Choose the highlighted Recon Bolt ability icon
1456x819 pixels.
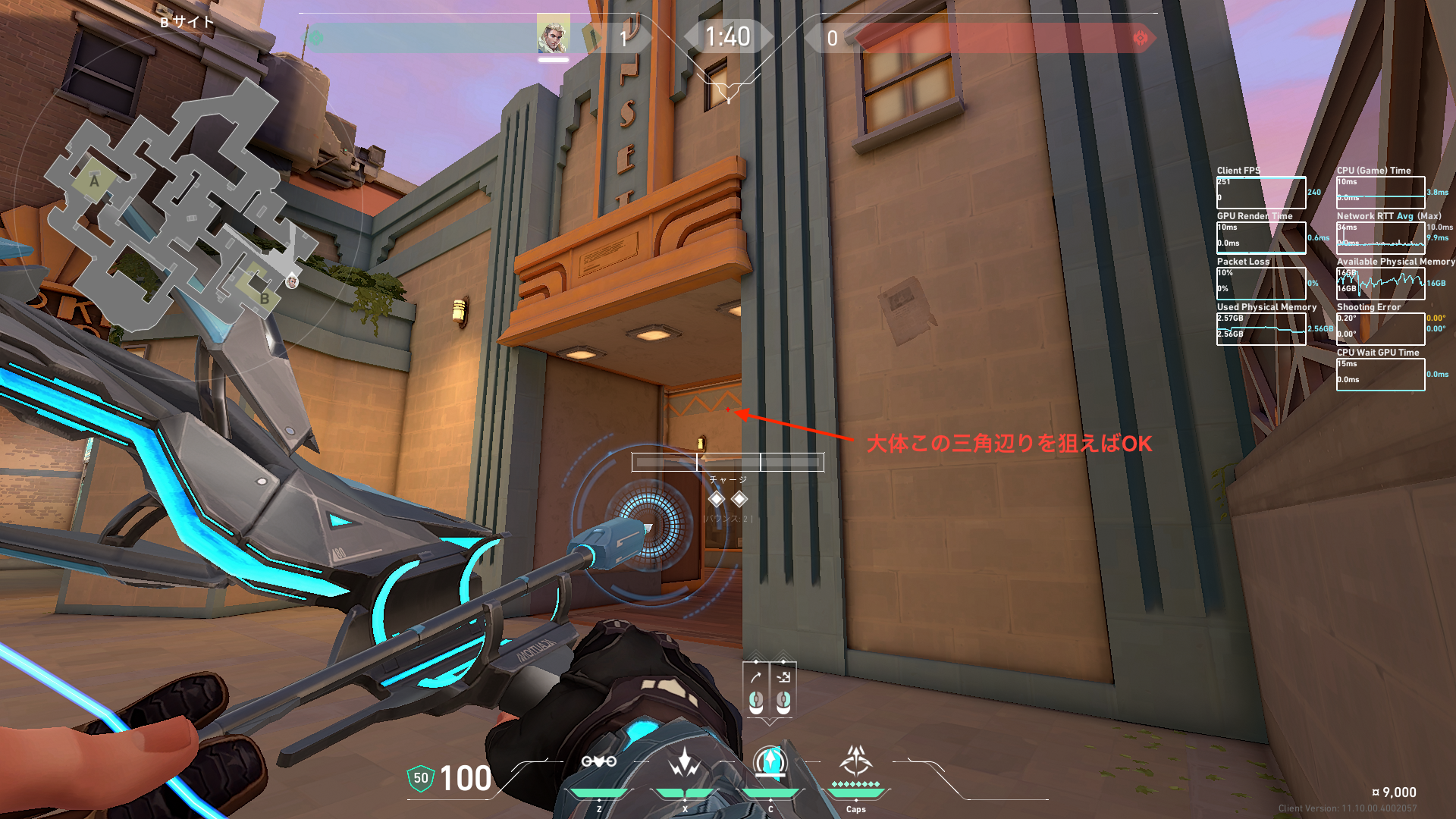click(770, 761)
